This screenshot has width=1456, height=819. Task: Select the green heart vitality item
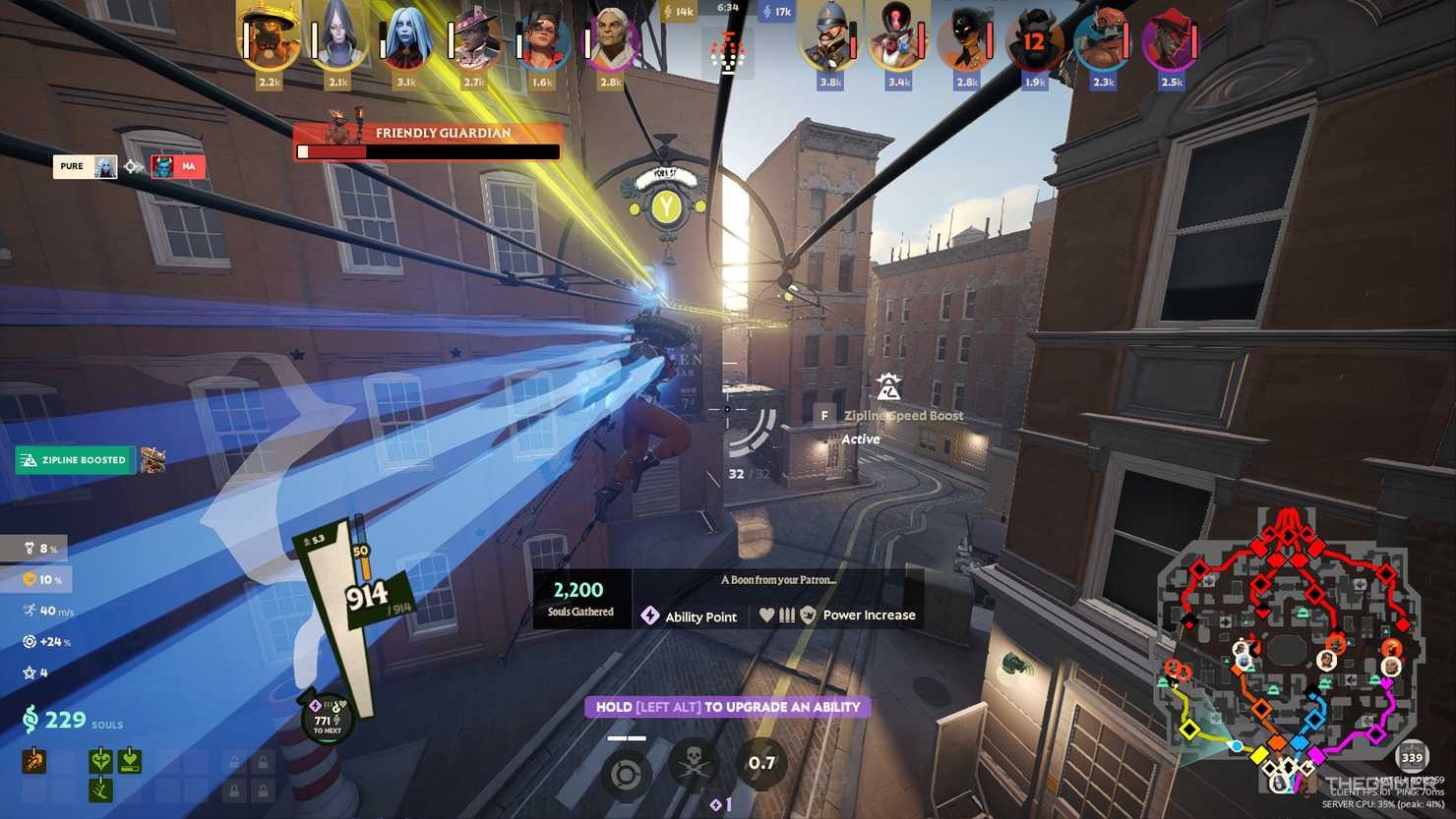point(100,760)
